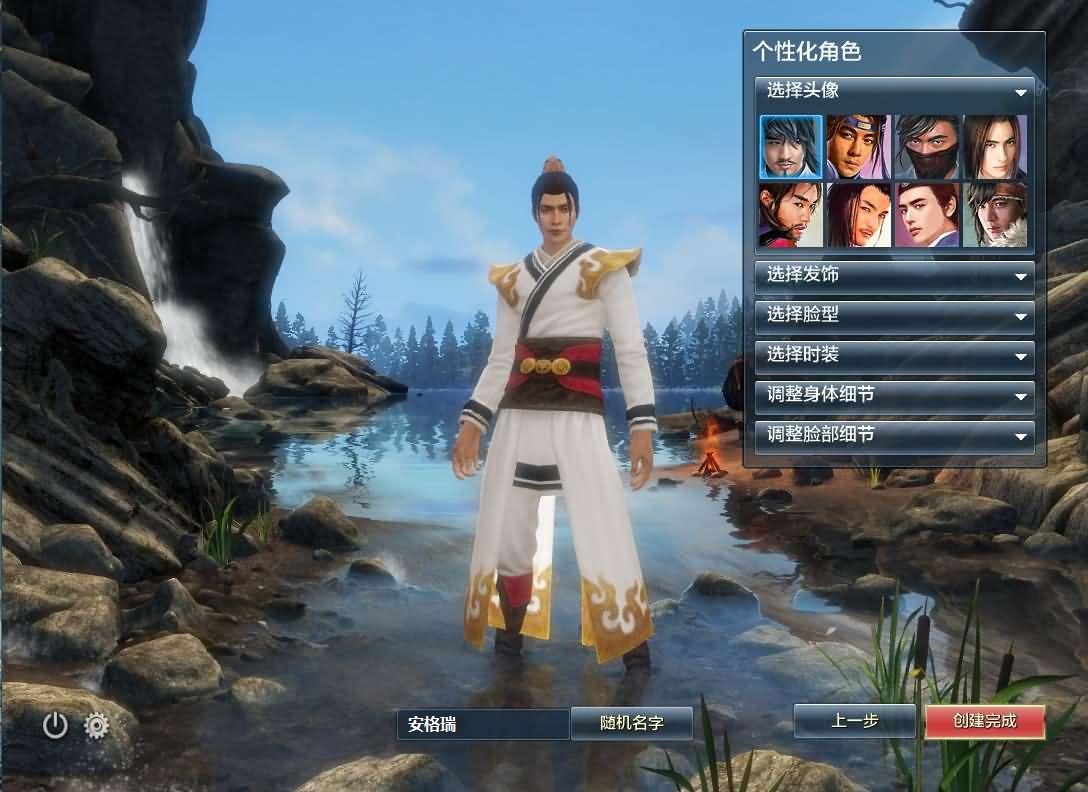Generate a name with 随机名字
This screenshot has width=1088, height=792.
pos(631,723)
